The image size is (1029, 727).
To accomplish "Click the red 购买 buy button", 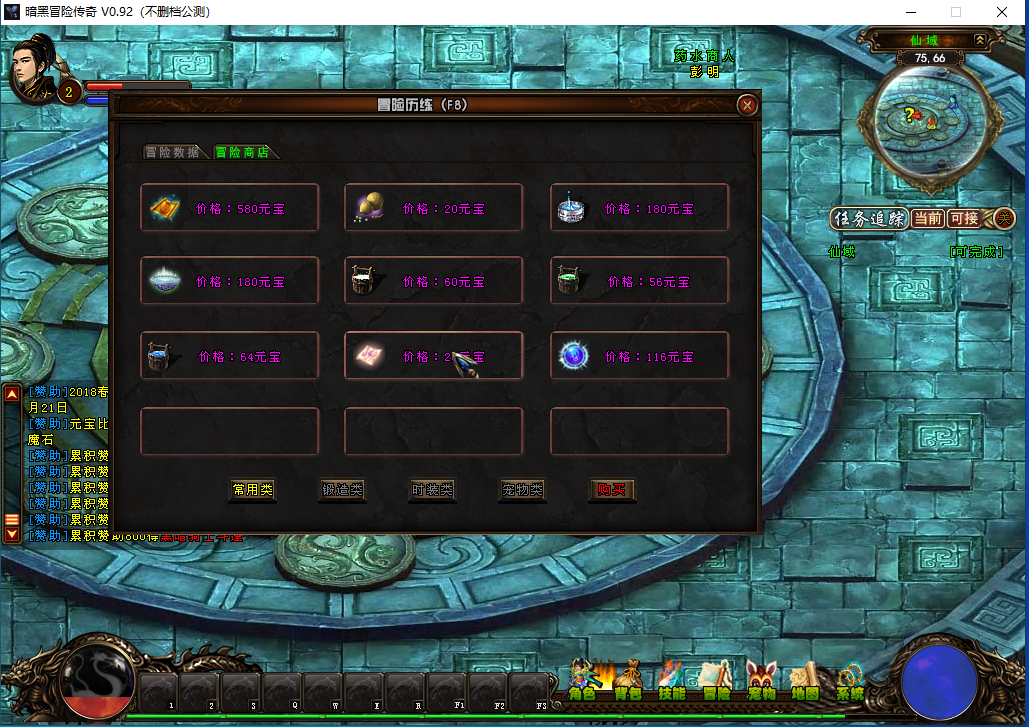I will [x=611, y=490].
